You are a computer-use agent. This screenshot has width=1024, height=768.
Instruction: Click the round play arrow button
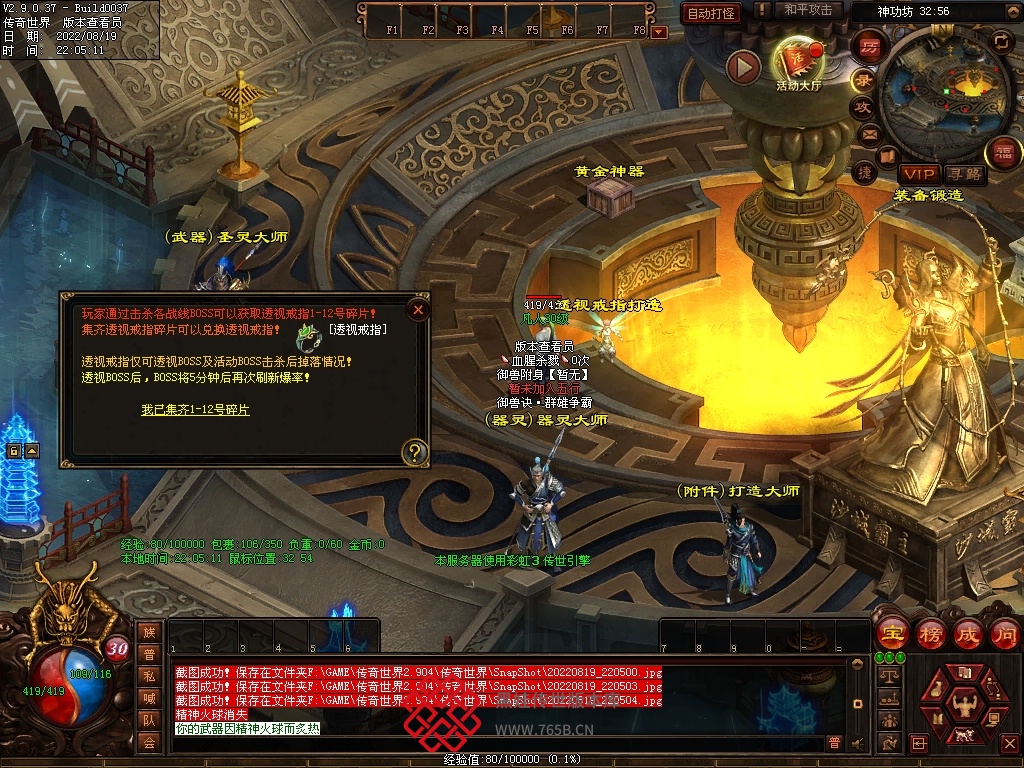(743, 67)
